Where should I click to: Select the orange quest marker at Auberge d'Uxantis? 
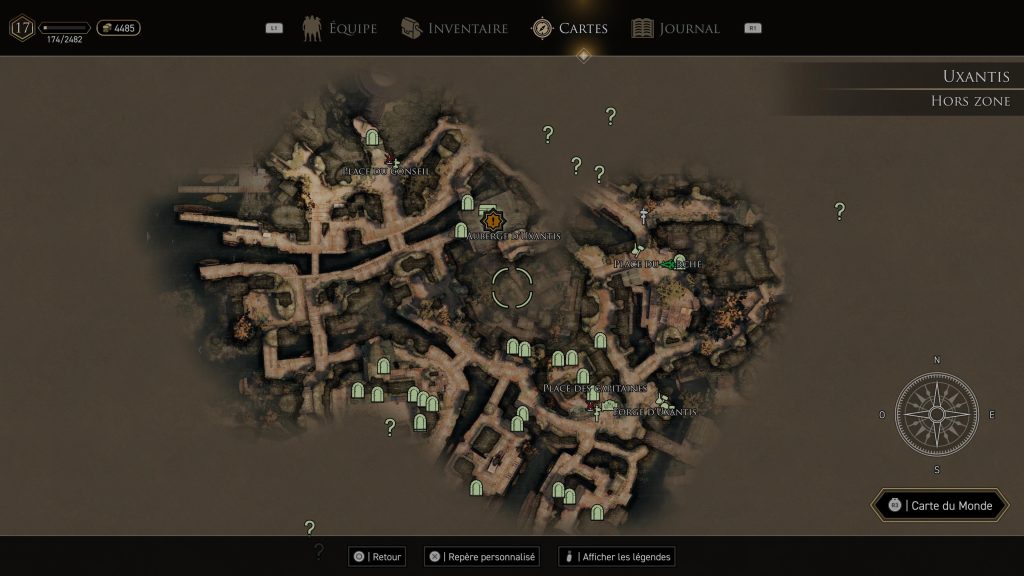click(x=492, y=219)
